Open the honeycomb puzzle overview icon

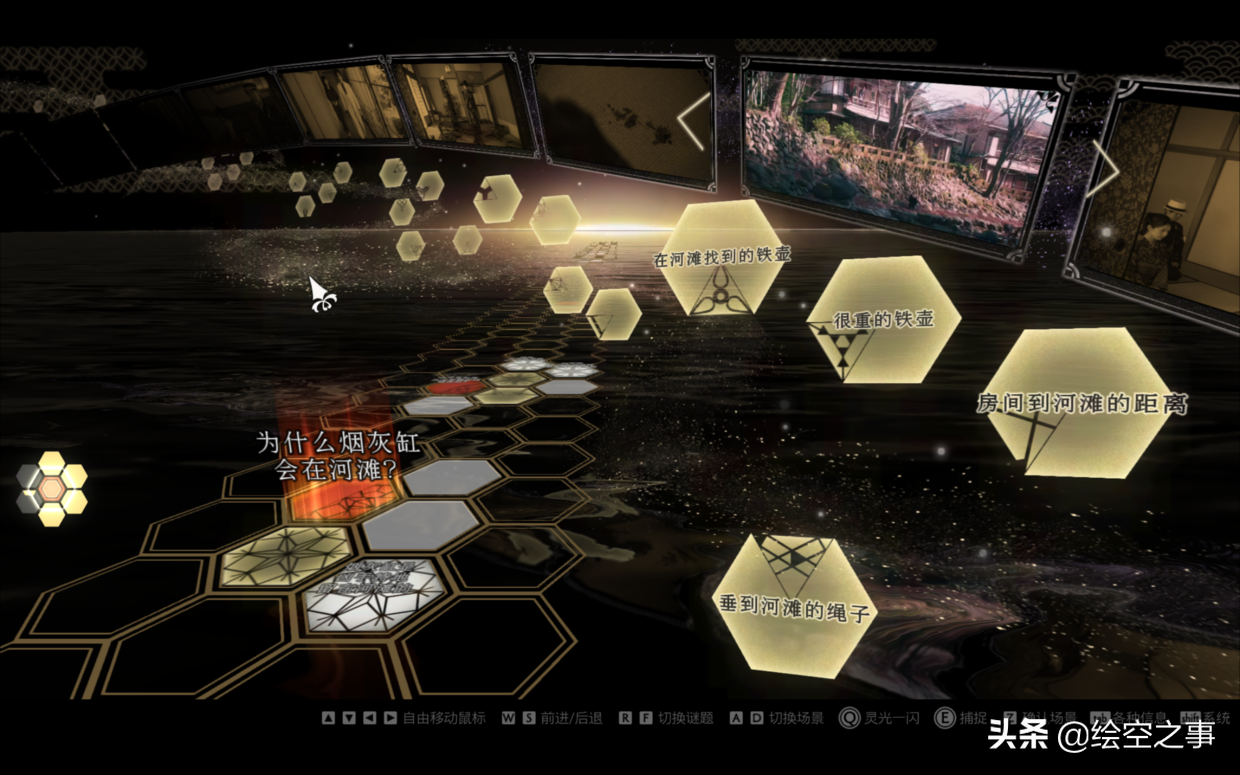coord(52,489)
